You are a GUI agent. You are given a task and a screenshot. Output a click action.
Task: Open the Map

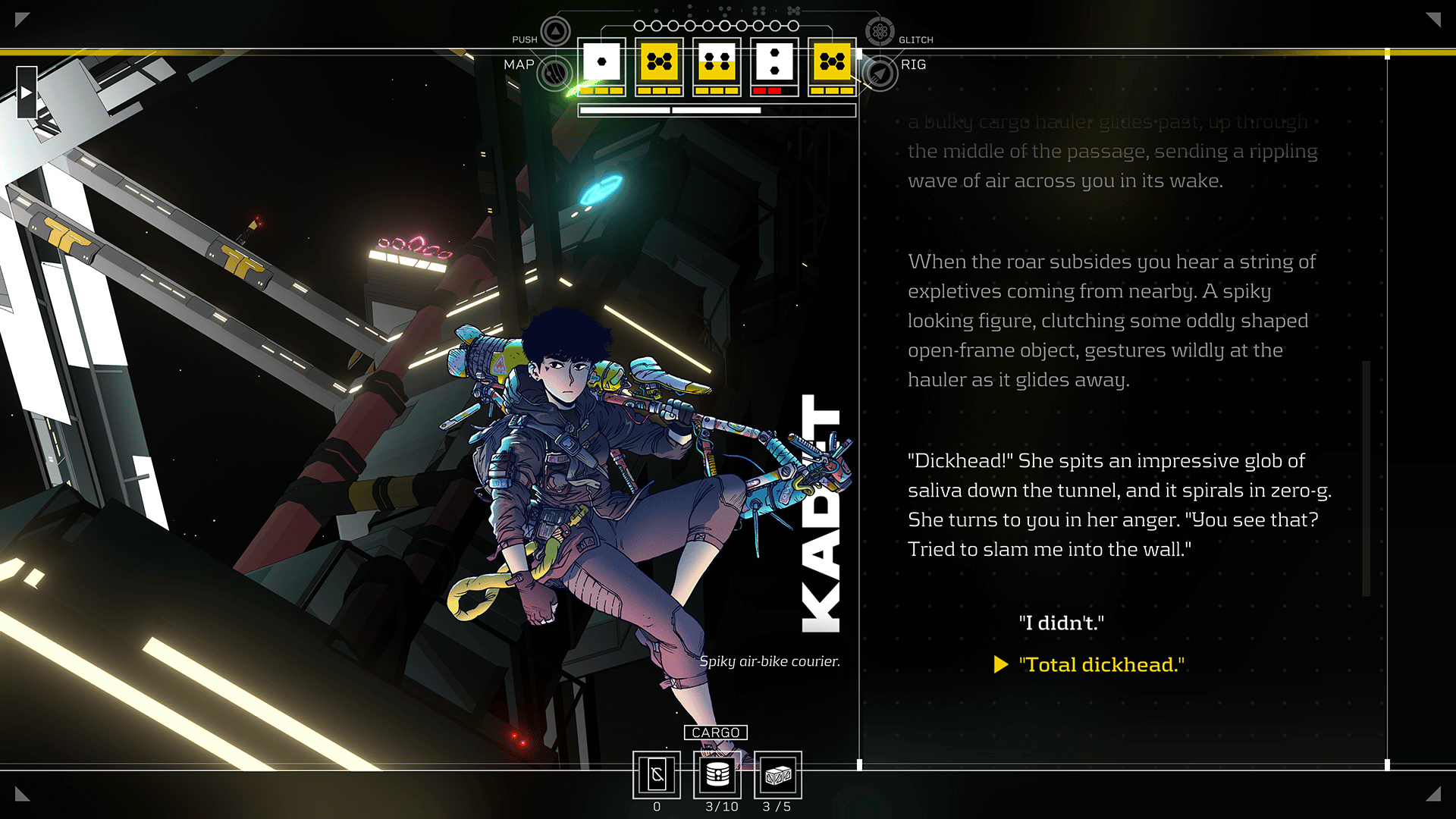click(554, 73)
